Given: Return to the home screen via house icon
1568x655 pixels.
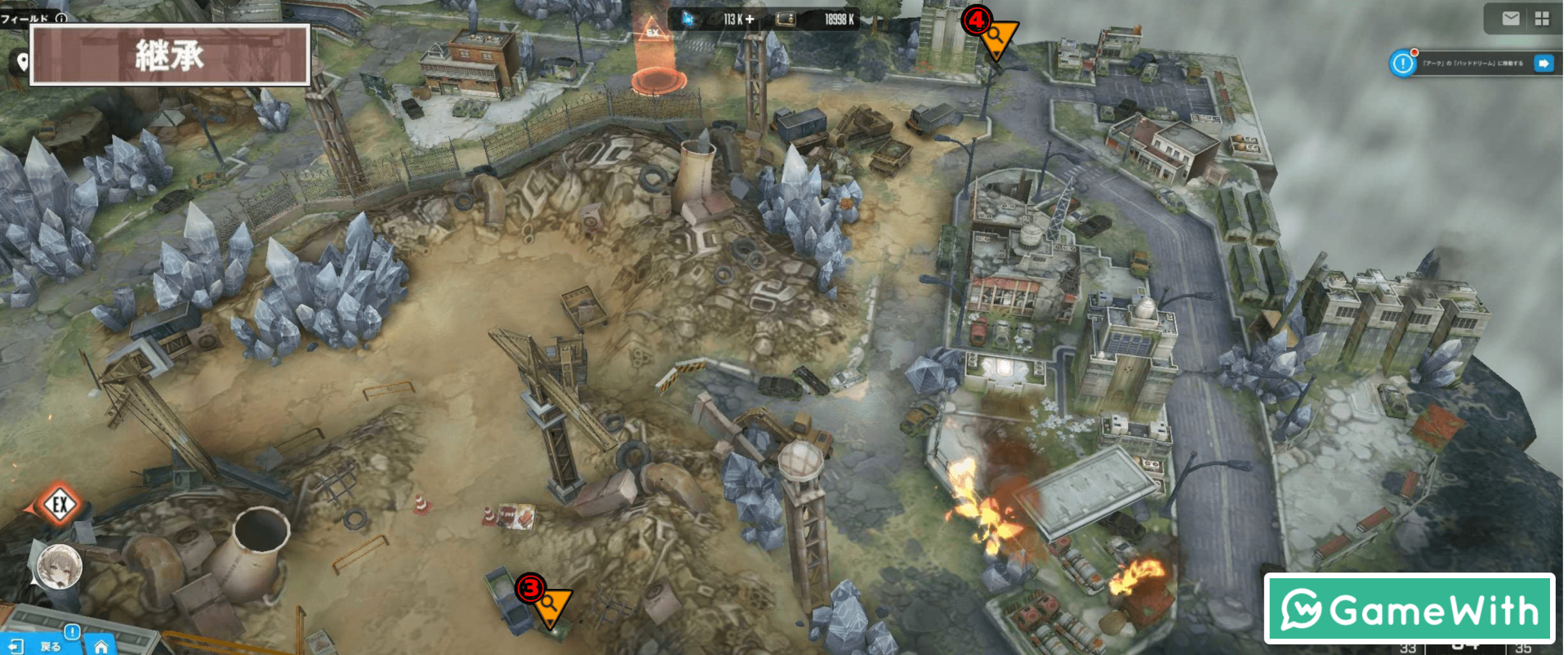Looking at the screenshot, I should 101,646.
